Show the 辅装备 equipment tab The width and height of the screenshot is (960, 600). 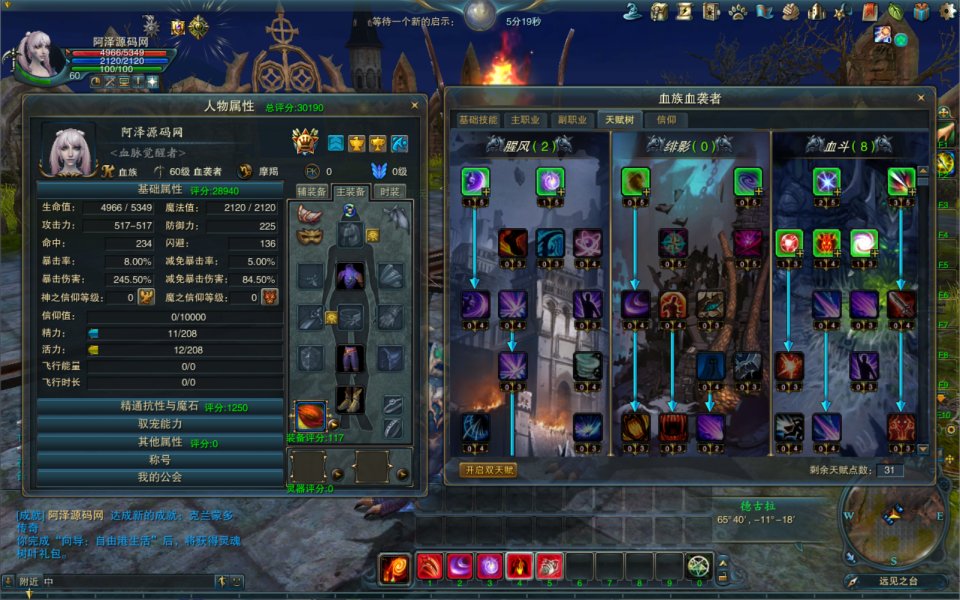coord(313,191)
